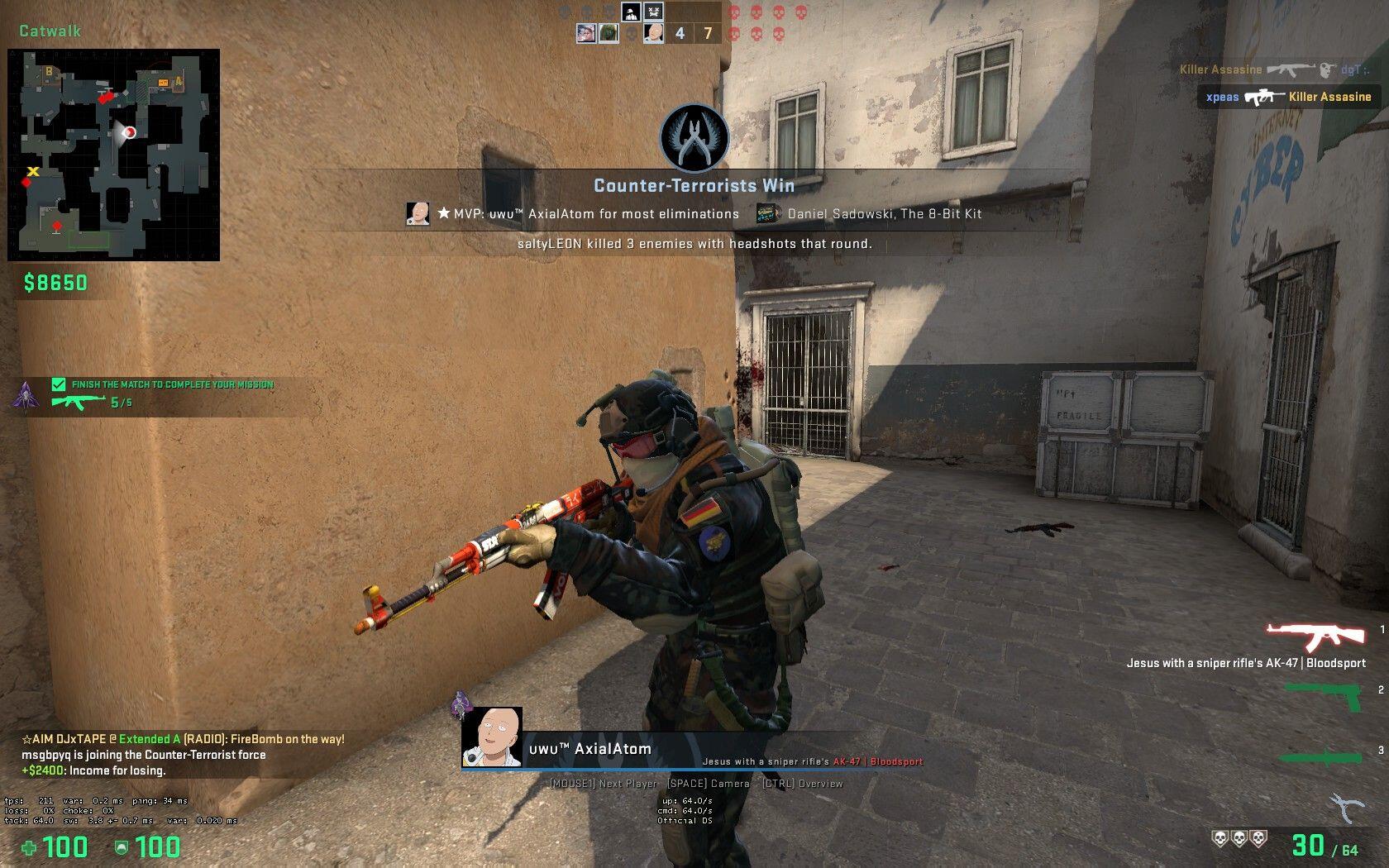Choose the green-haired player avatar at top
This screenshot has height=868, width=1389.
pyautogui.click(x=609, y=34)
